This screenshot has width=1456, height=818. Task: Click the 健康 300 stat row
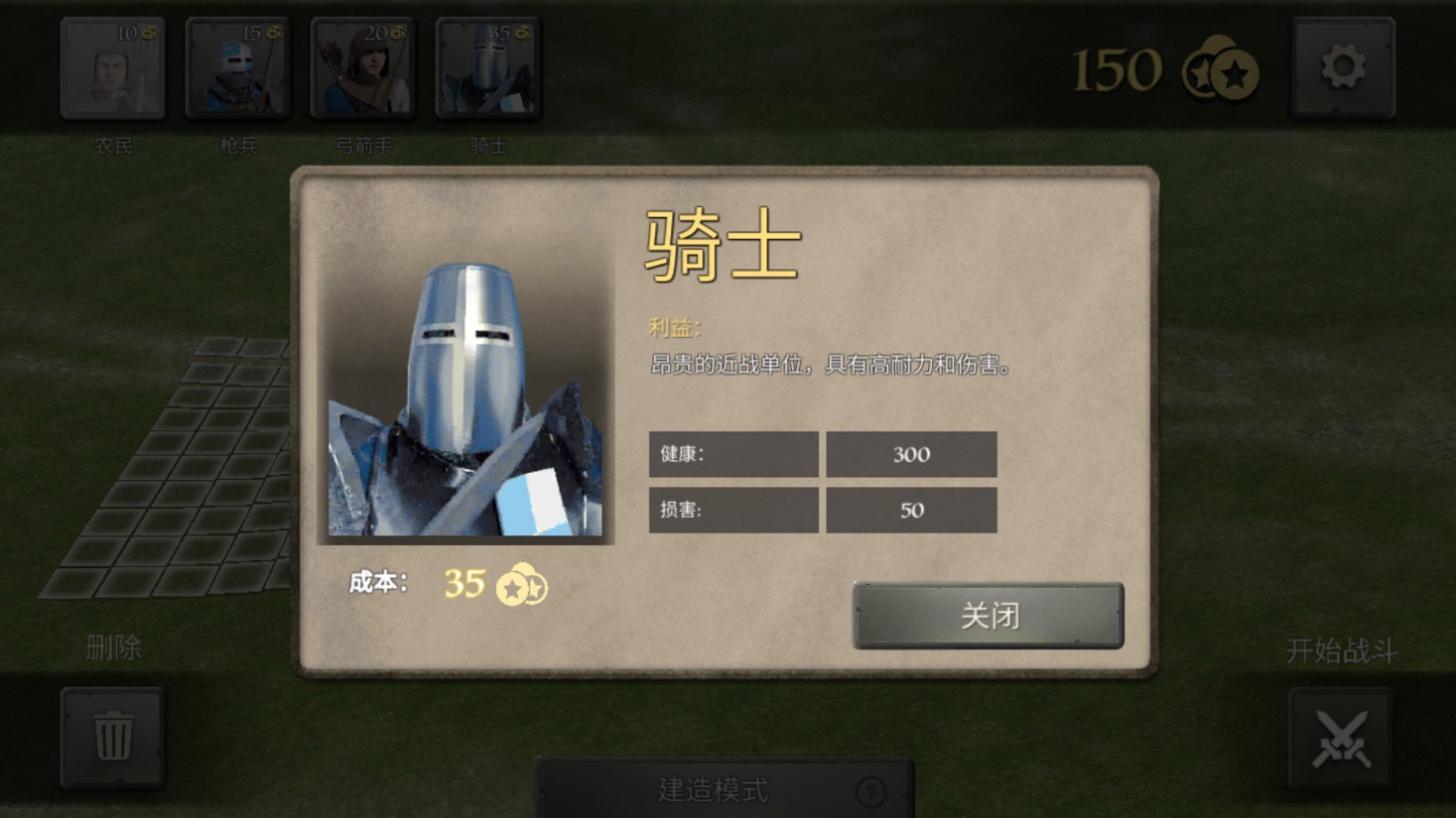pyautogui.click(x=823, y=454)
